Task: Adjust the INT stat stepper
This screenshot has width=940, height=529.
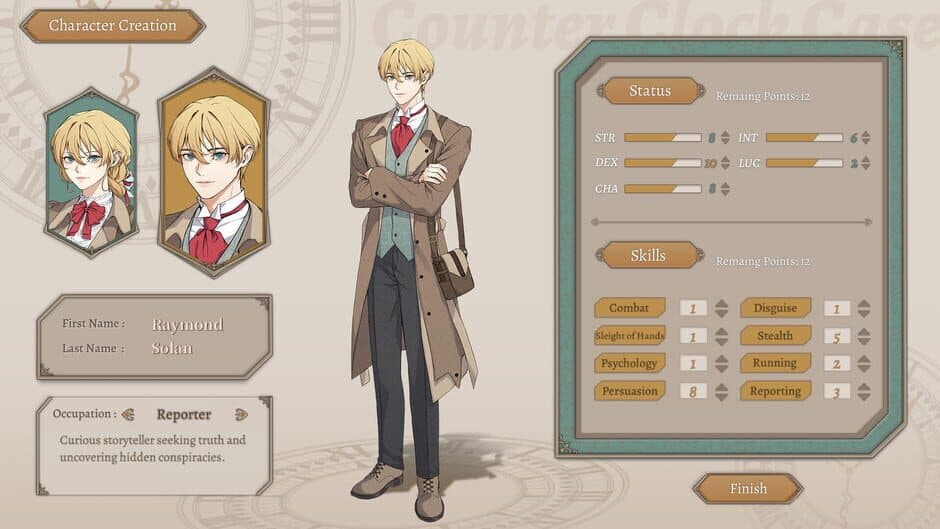Action: tap(867, 138)
